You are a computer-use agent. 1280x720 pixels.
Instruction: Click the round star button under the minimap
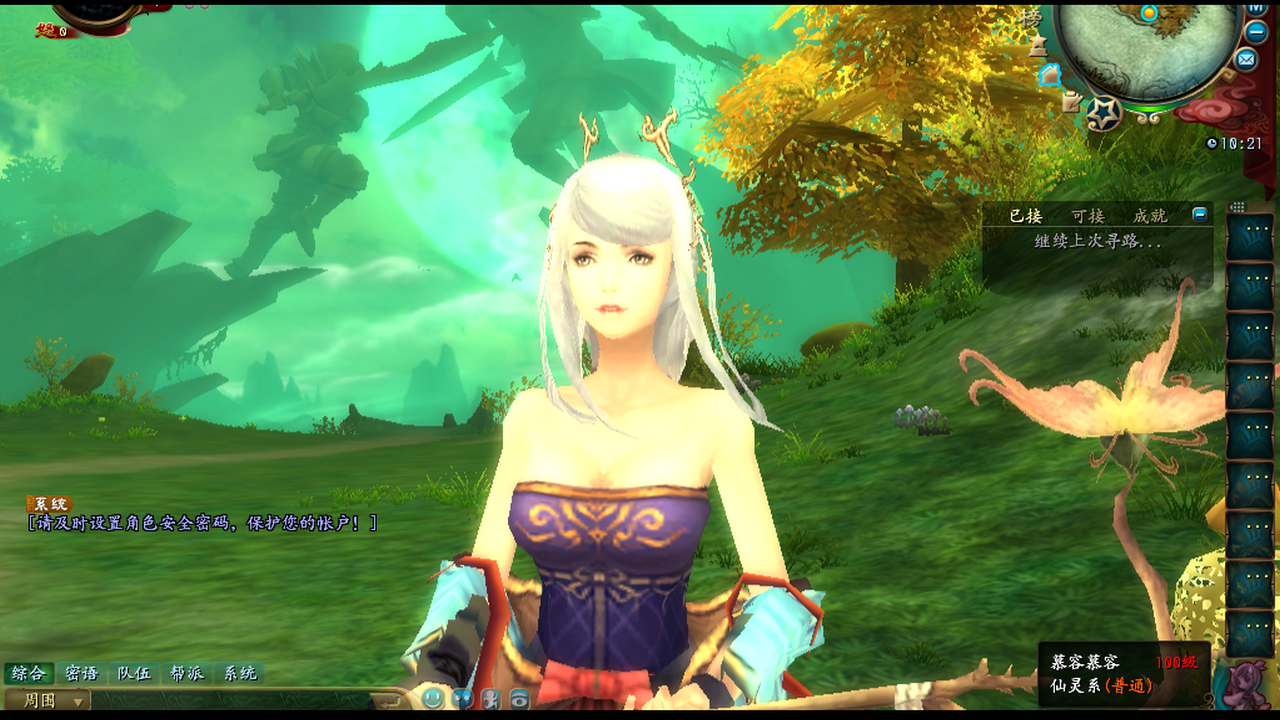click(x=1104, y=113)
